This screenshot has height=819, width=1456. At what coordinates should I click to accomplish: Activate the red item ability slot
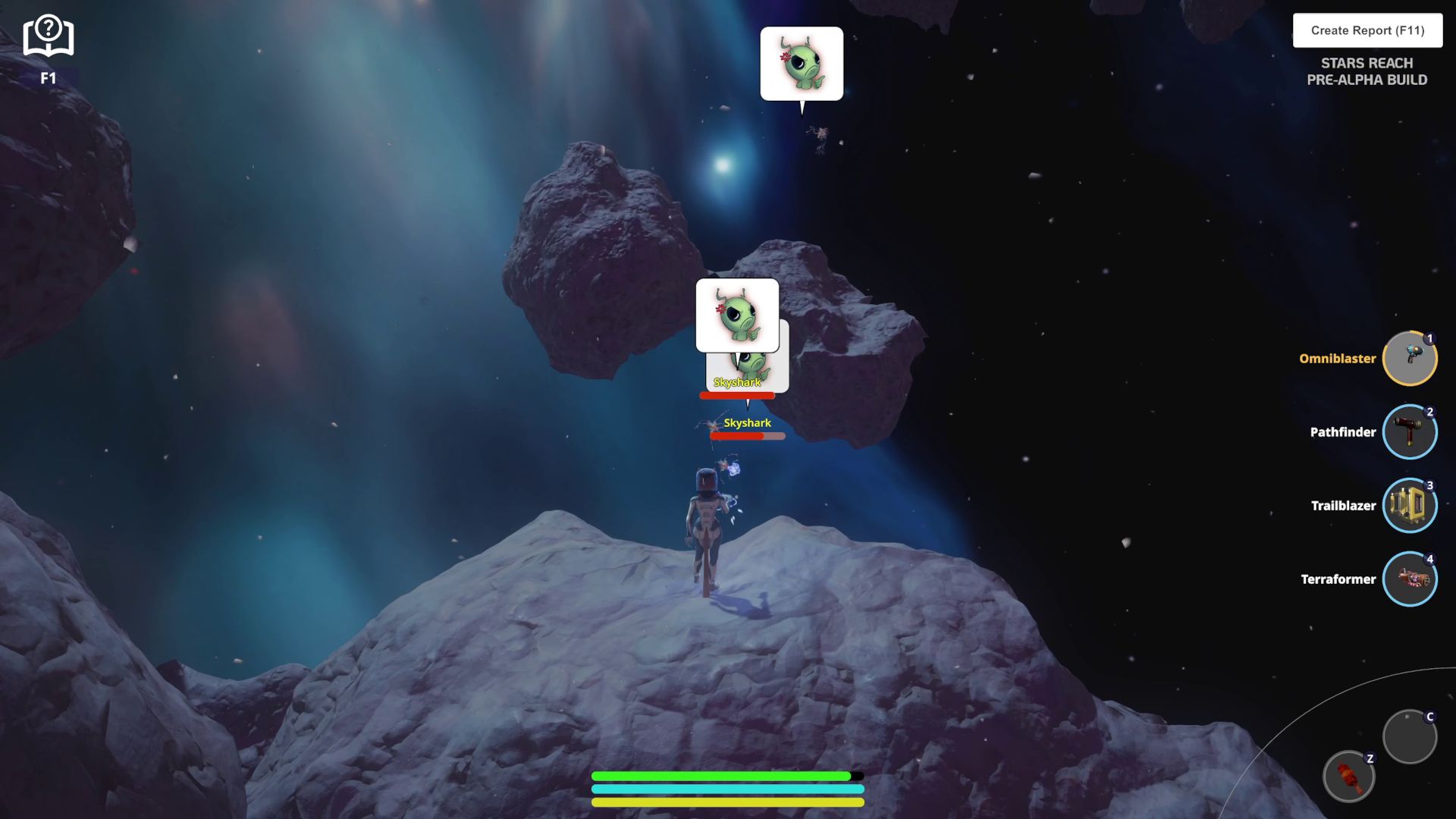click(x=1348, y=777)
